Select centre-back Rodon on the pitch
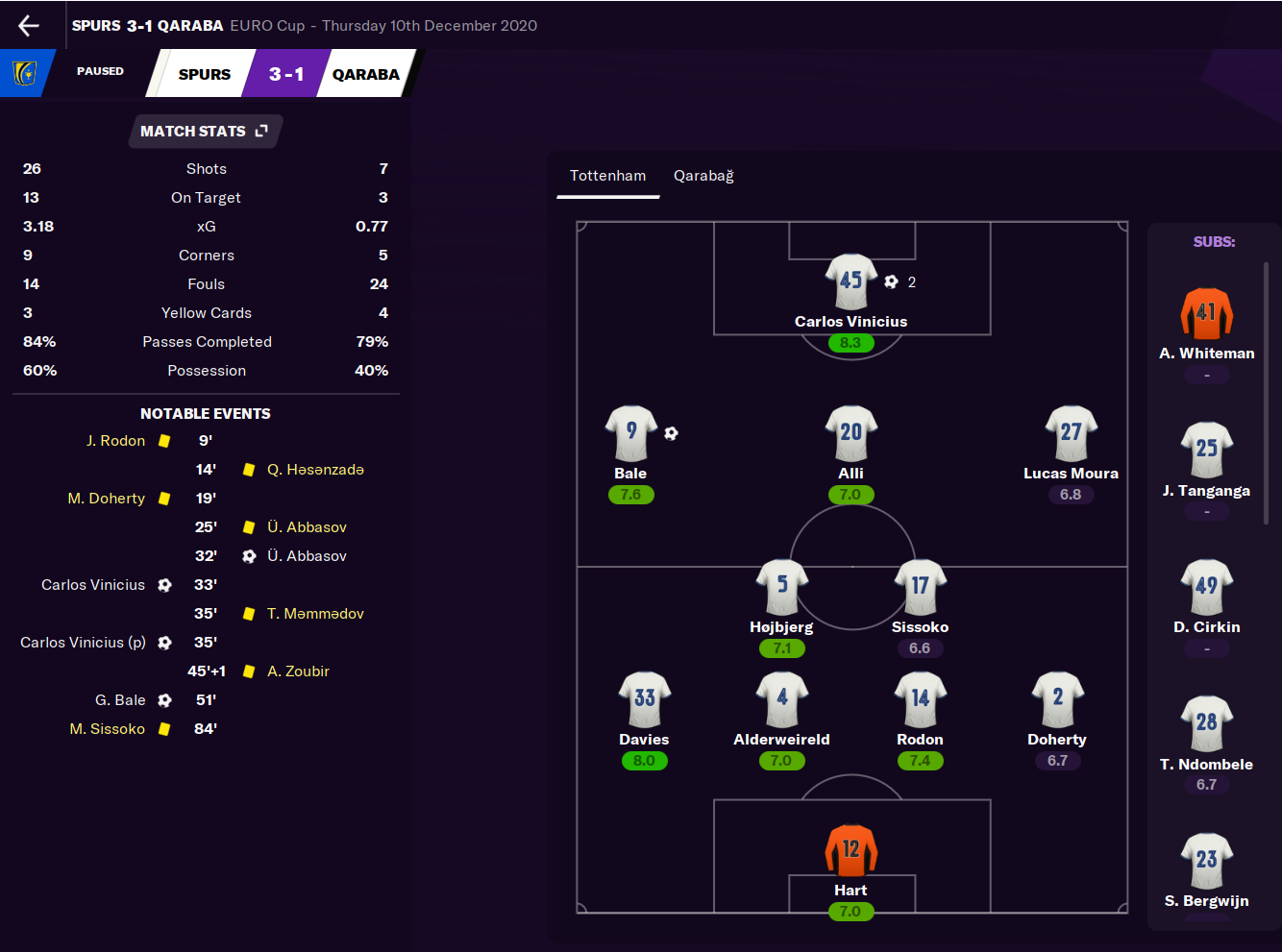Viewport: 1282px width, 952px height. click(x=920, y=698)
